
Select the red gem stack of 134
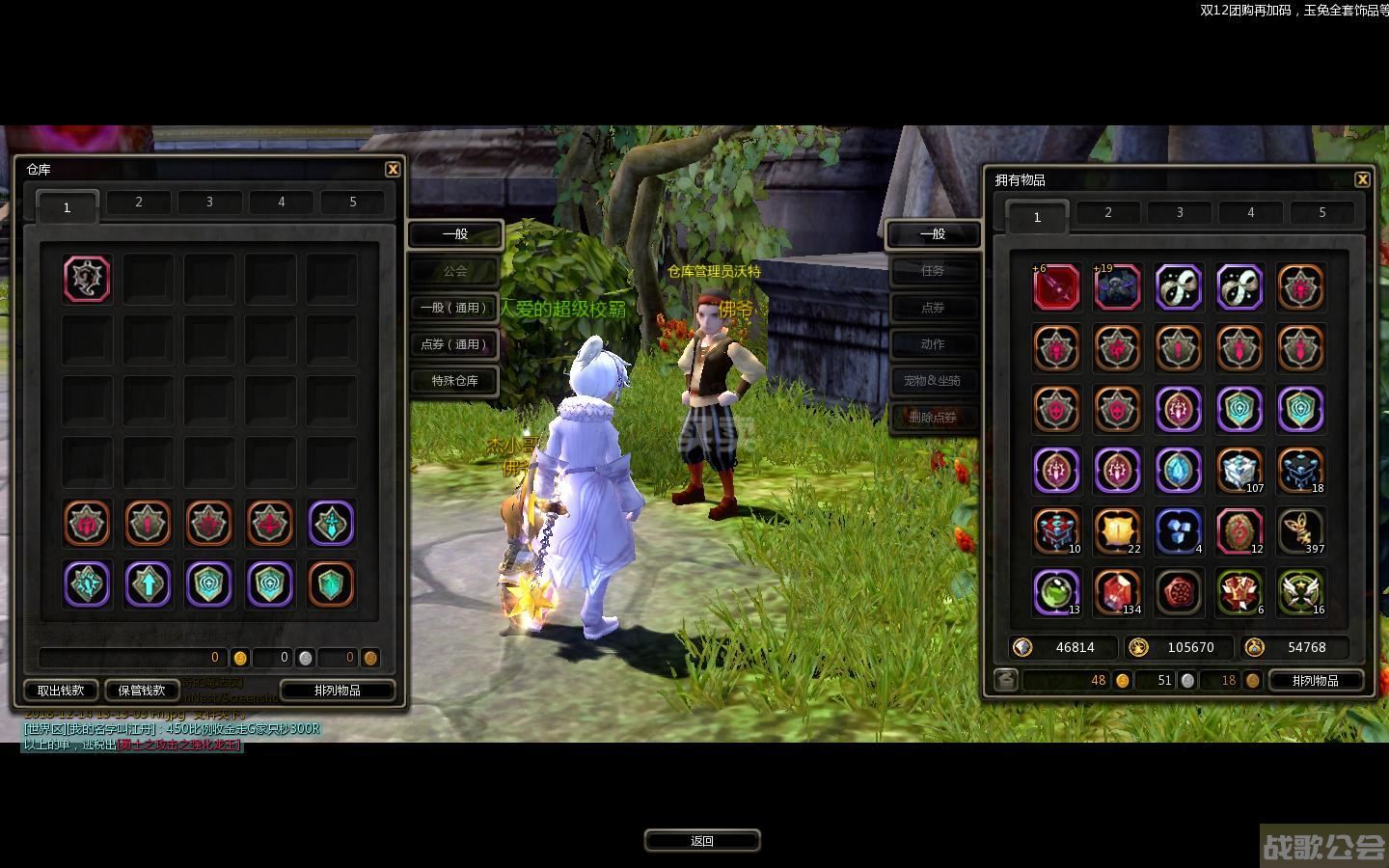click(x=1118, y=592)
